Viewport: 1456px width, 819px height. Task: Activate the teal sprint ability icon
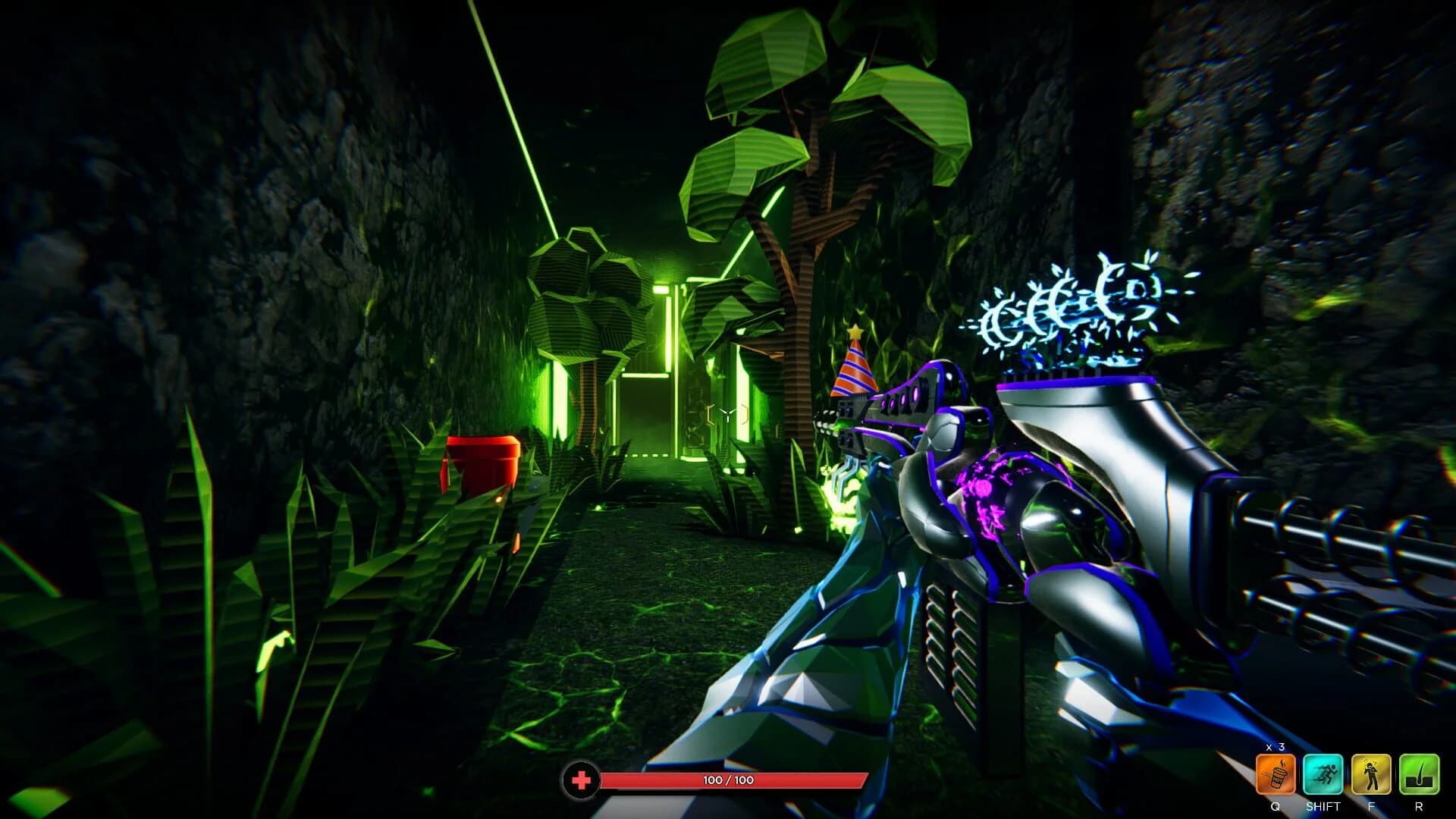click(x=1323, y=775)
